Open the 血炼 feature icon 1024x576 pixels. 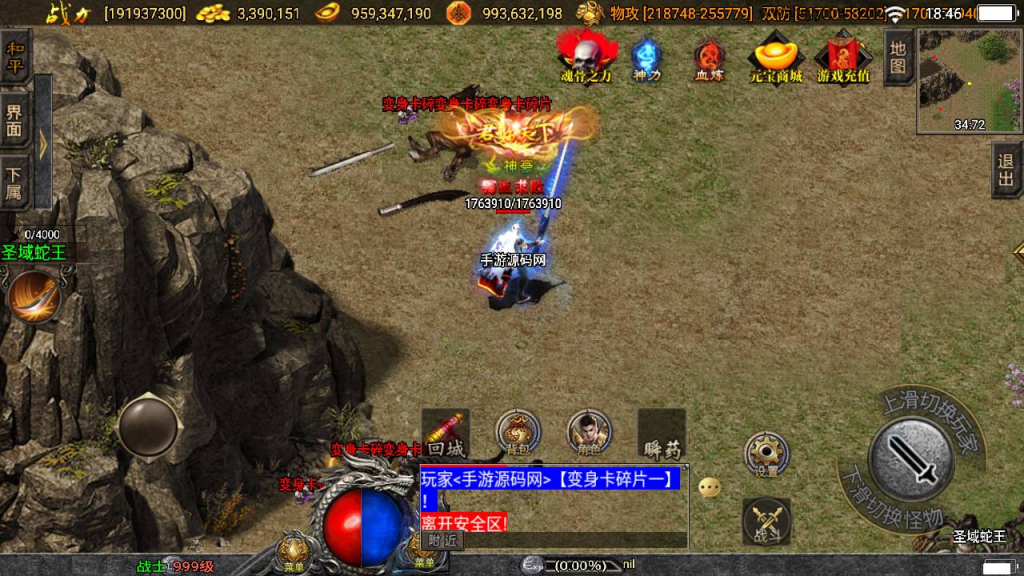(709, 58)
